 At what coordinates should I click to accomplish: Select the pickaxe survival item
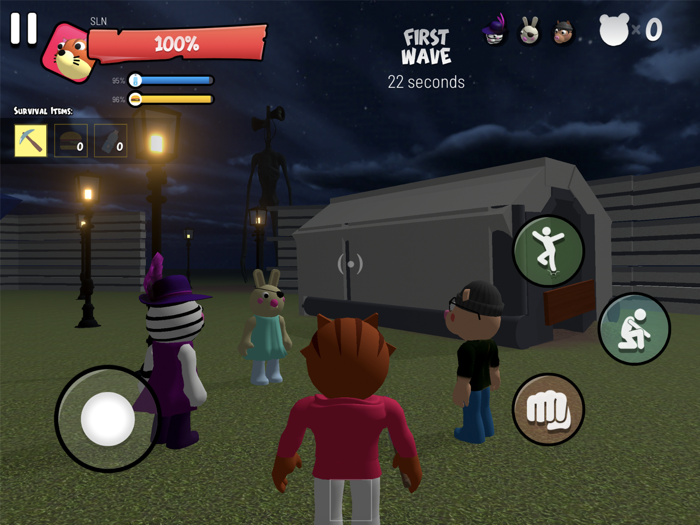pyautogui.click(x=31, y=141)
